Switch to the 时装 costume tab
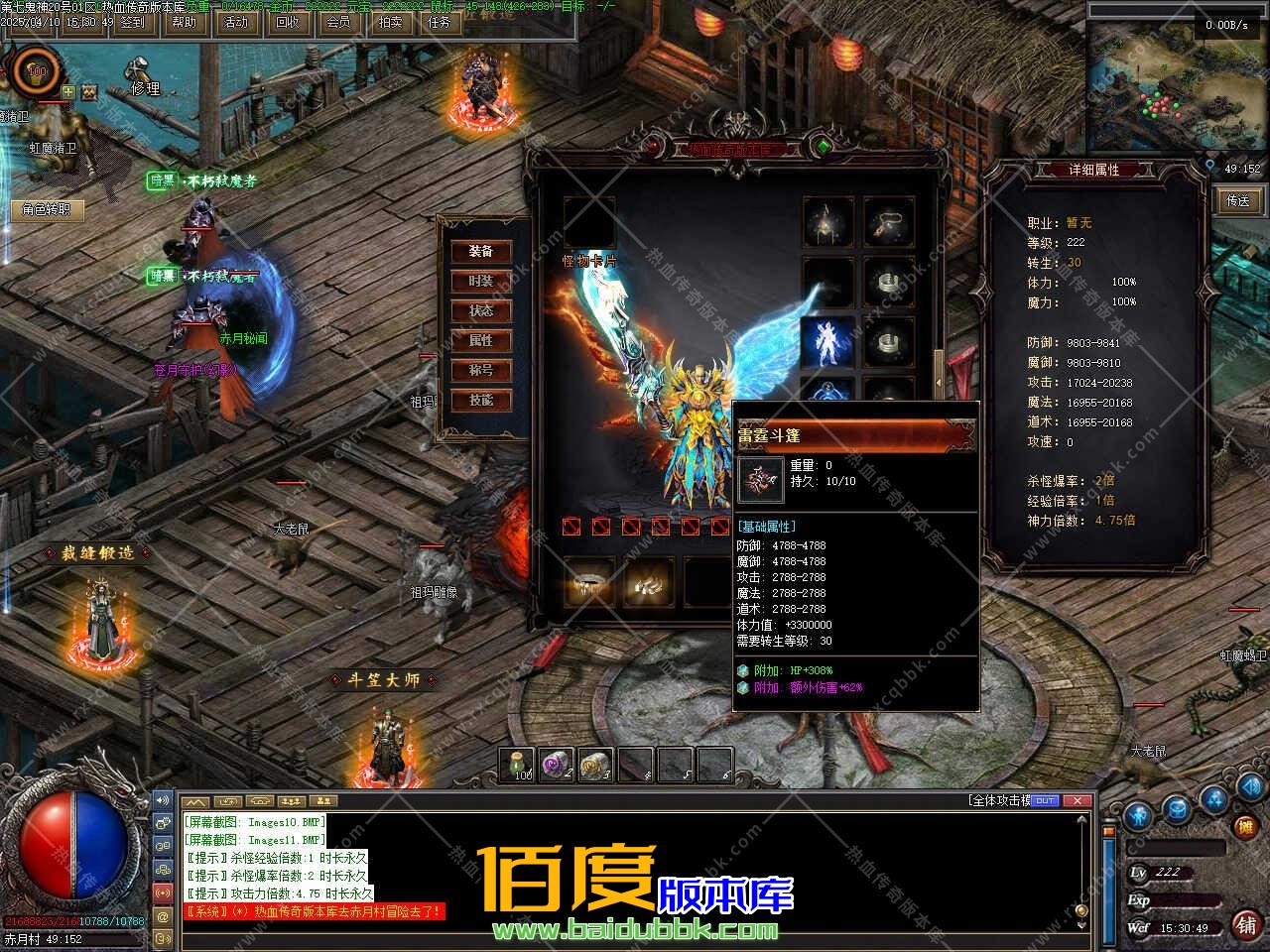Image resolution: width=1270 pixels, height=952 pixels. pyautogui.click(x=481, y=282)
